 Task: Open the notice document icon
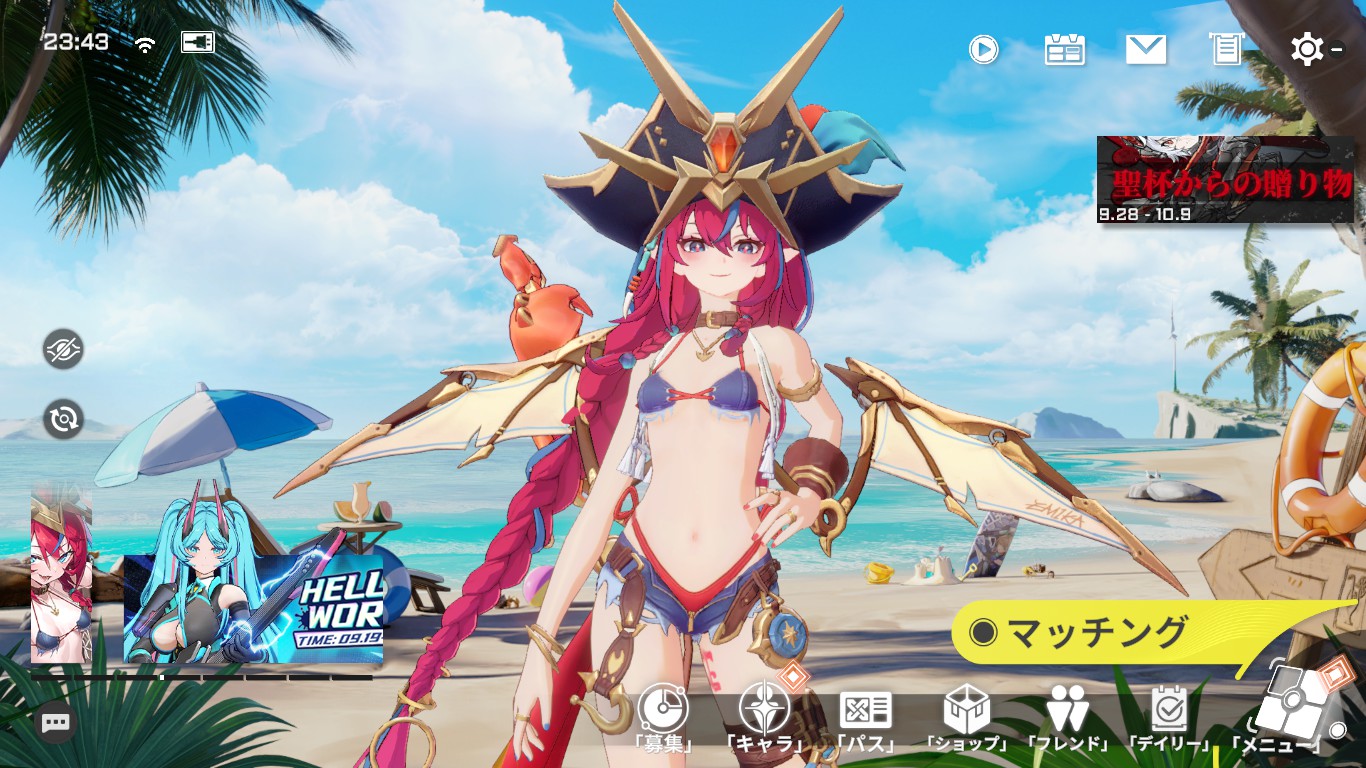click(1226, 49)
